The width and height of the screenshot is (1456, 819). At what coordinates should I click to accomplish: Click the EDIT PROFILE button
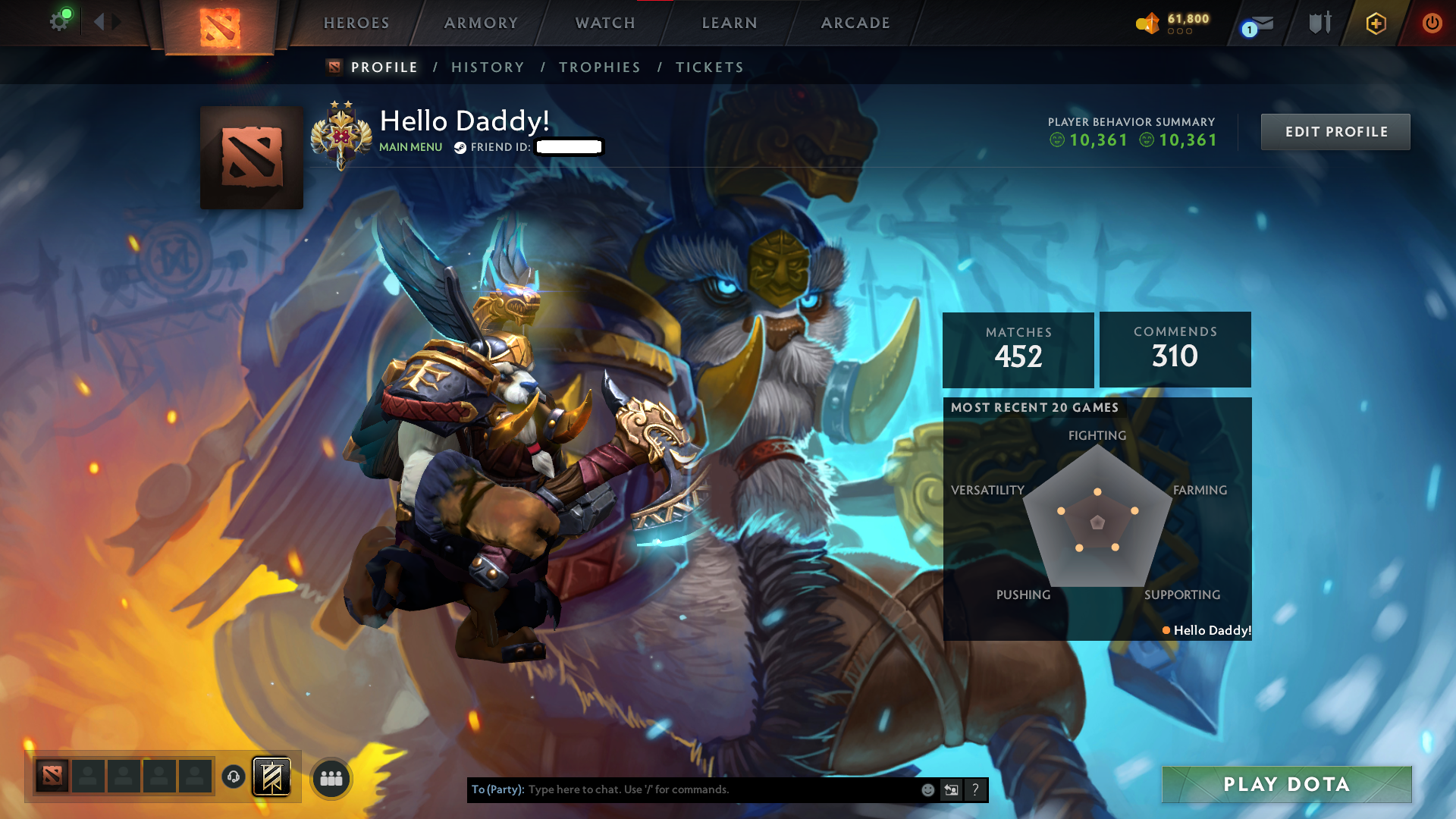point(1335,131)
